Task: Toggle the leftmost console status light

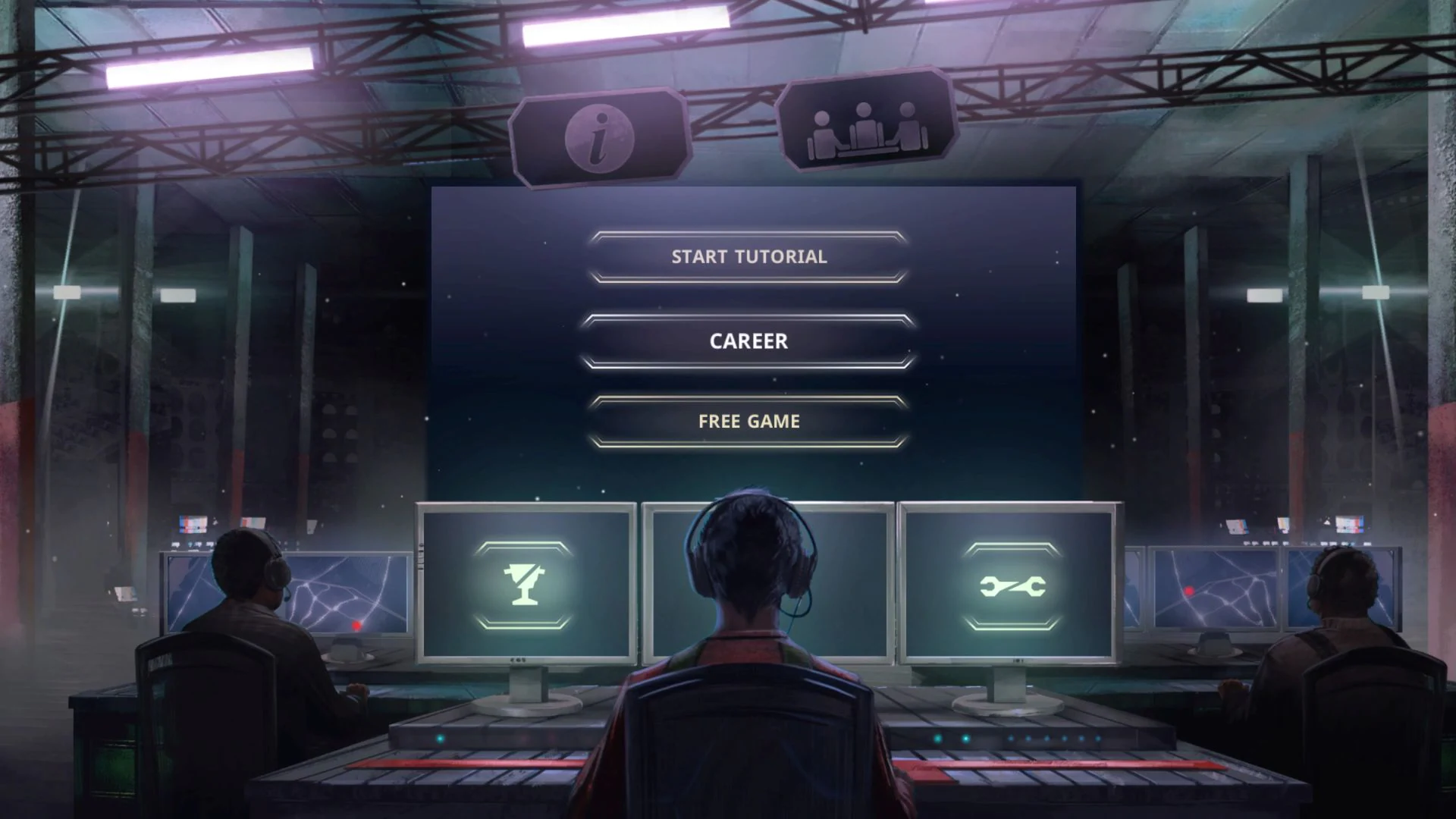Action: (x=439, y=738)
